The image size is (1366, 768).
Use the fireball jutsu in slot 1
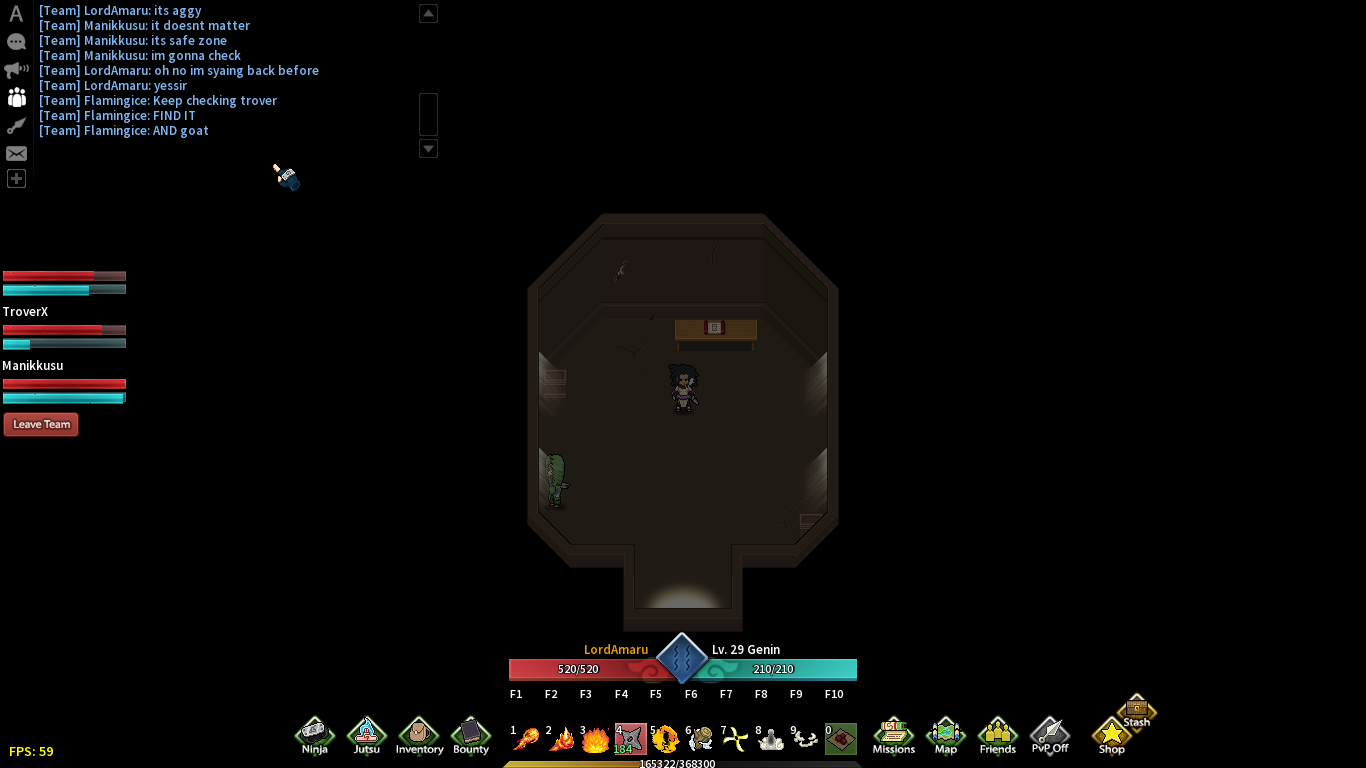(526, 739)
